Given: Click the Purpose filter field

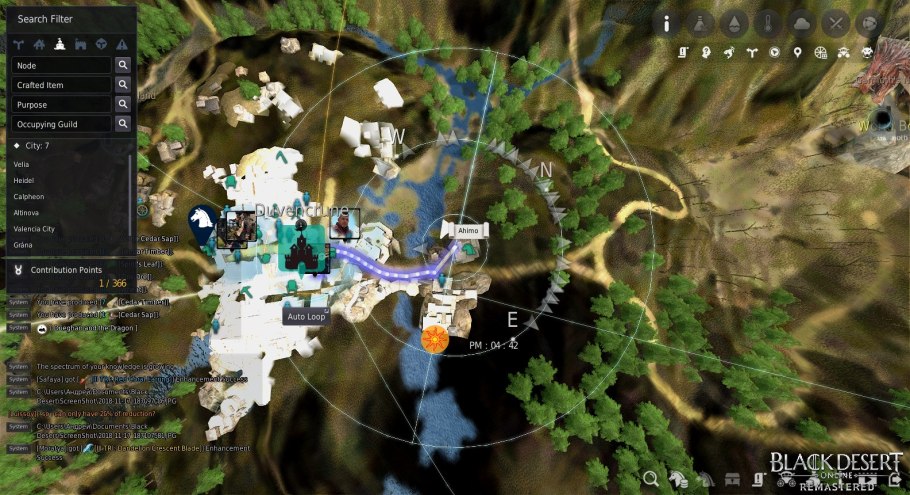Looking at the screenshot, I should pyautogui.click(x=61, y=105).
